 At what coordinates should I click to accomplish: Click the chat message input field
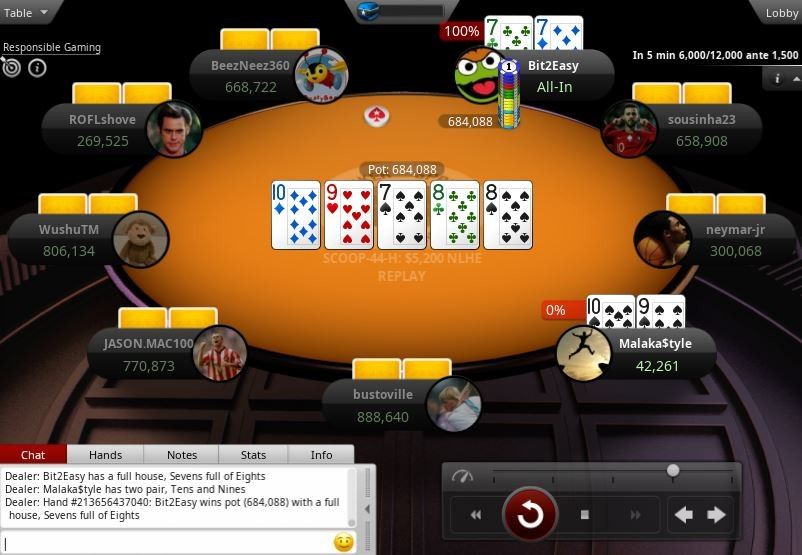[165, 543]
